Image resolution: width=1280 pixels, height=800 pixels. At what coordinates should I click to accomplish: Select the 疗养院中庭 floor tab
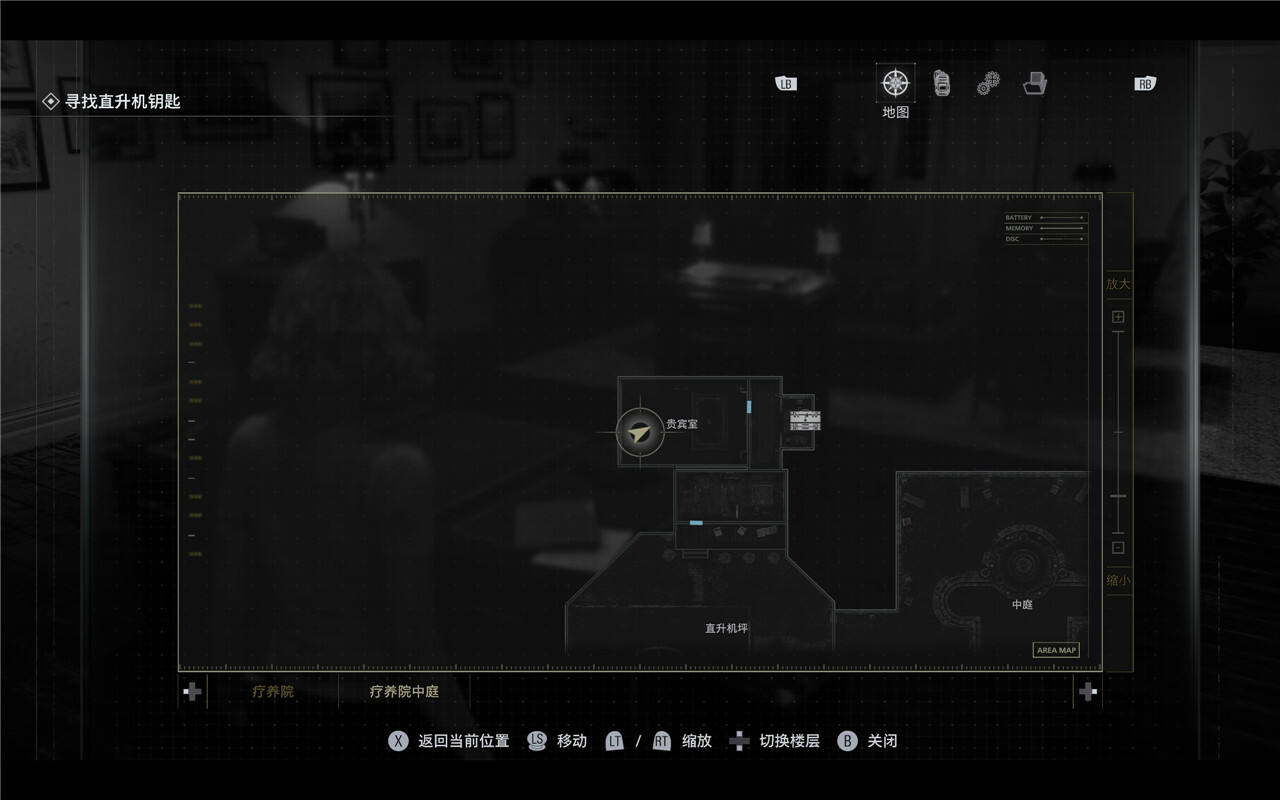[404, 691]
